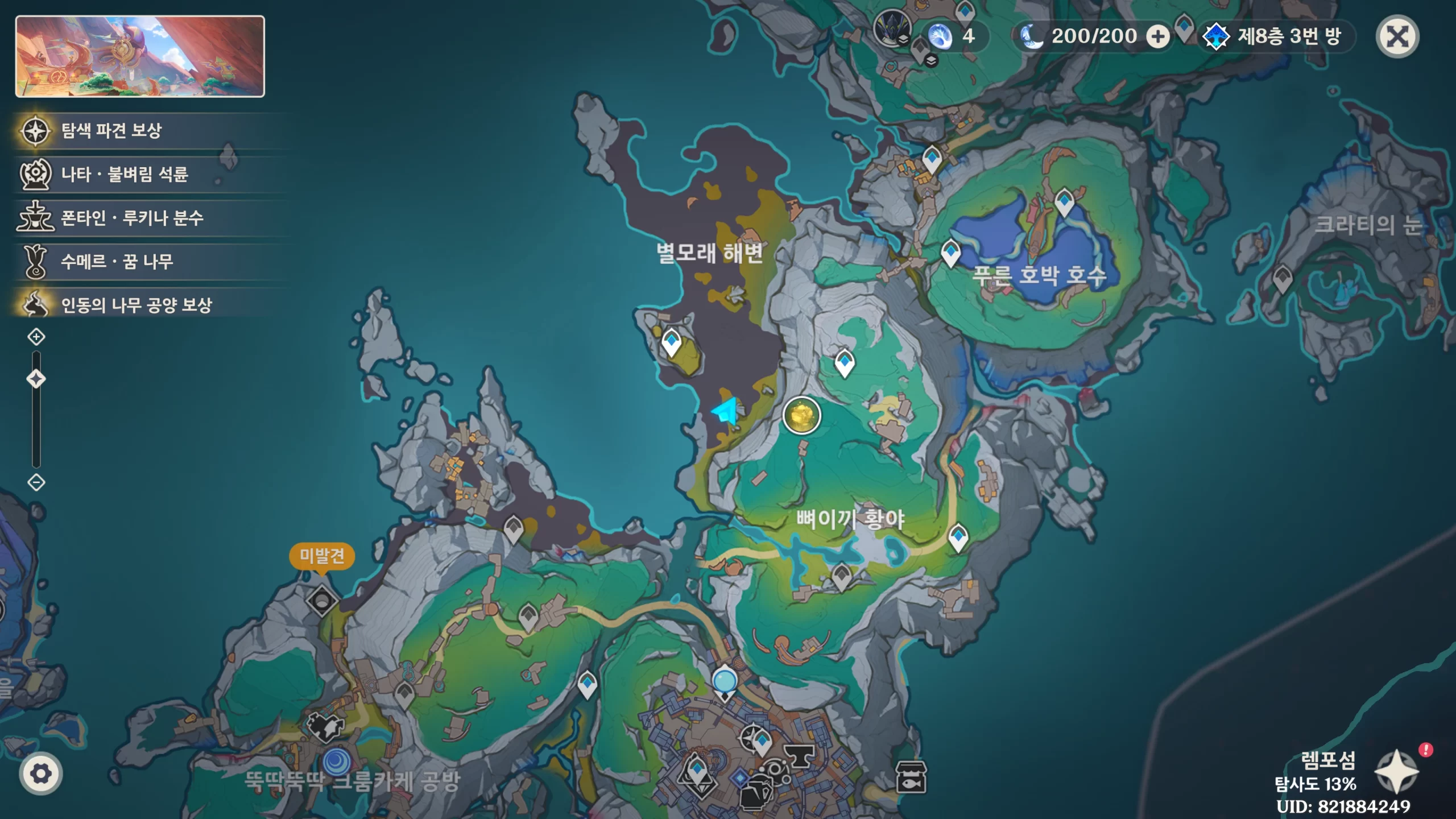This screenshot has height=819, width=1456.
Task: Choose 수메르 · 꿈 나무 entry
Action: [117, 262]
